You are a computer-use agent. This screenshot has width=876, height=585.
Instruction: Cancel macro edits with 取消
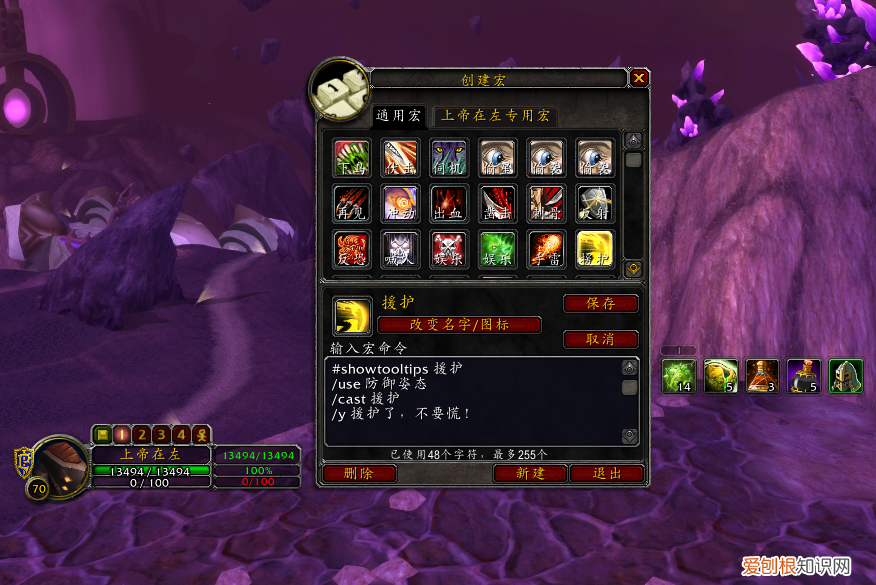tap(601, 339)
